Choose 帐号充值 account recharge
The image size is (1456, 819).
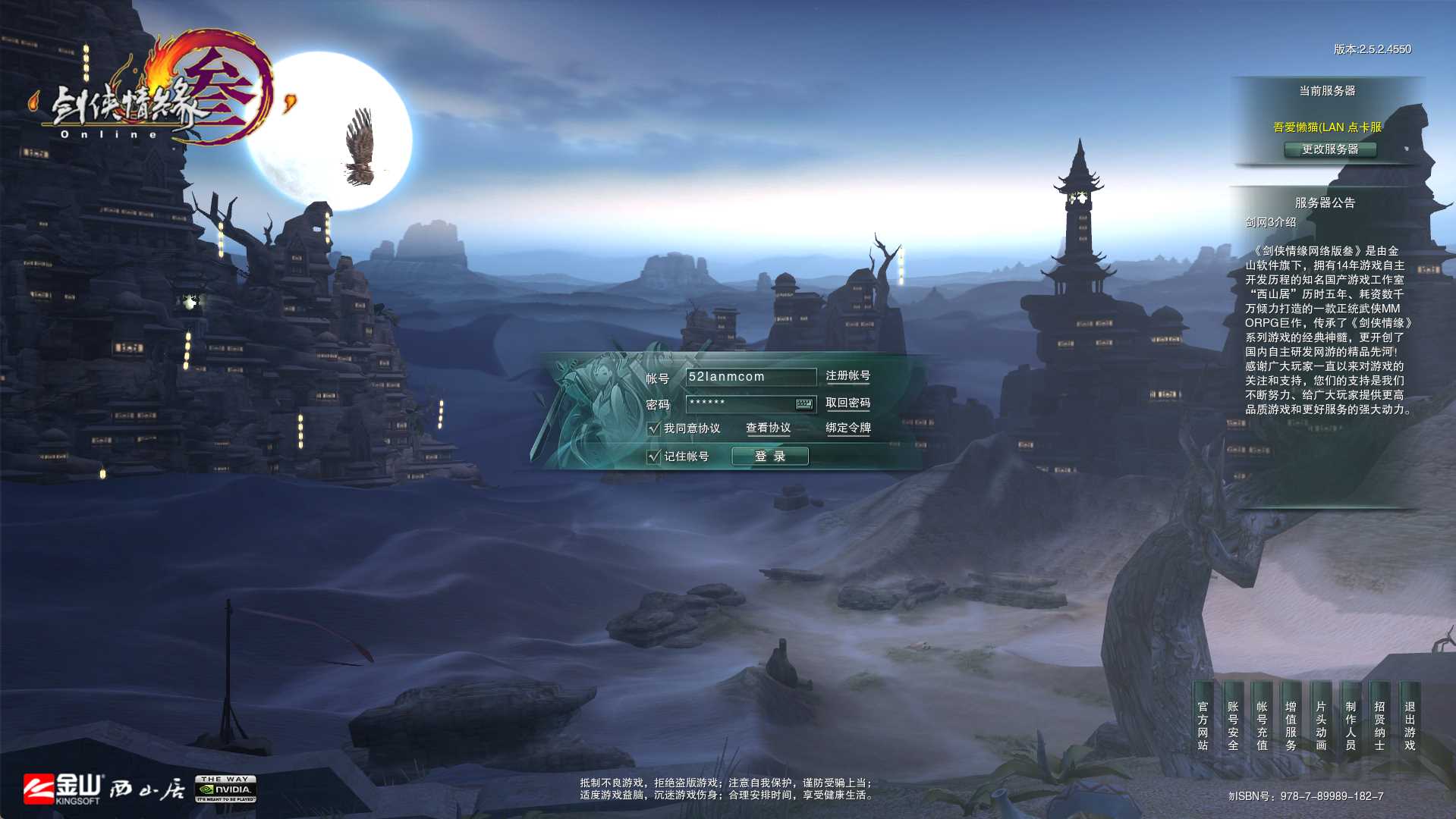1262,726
